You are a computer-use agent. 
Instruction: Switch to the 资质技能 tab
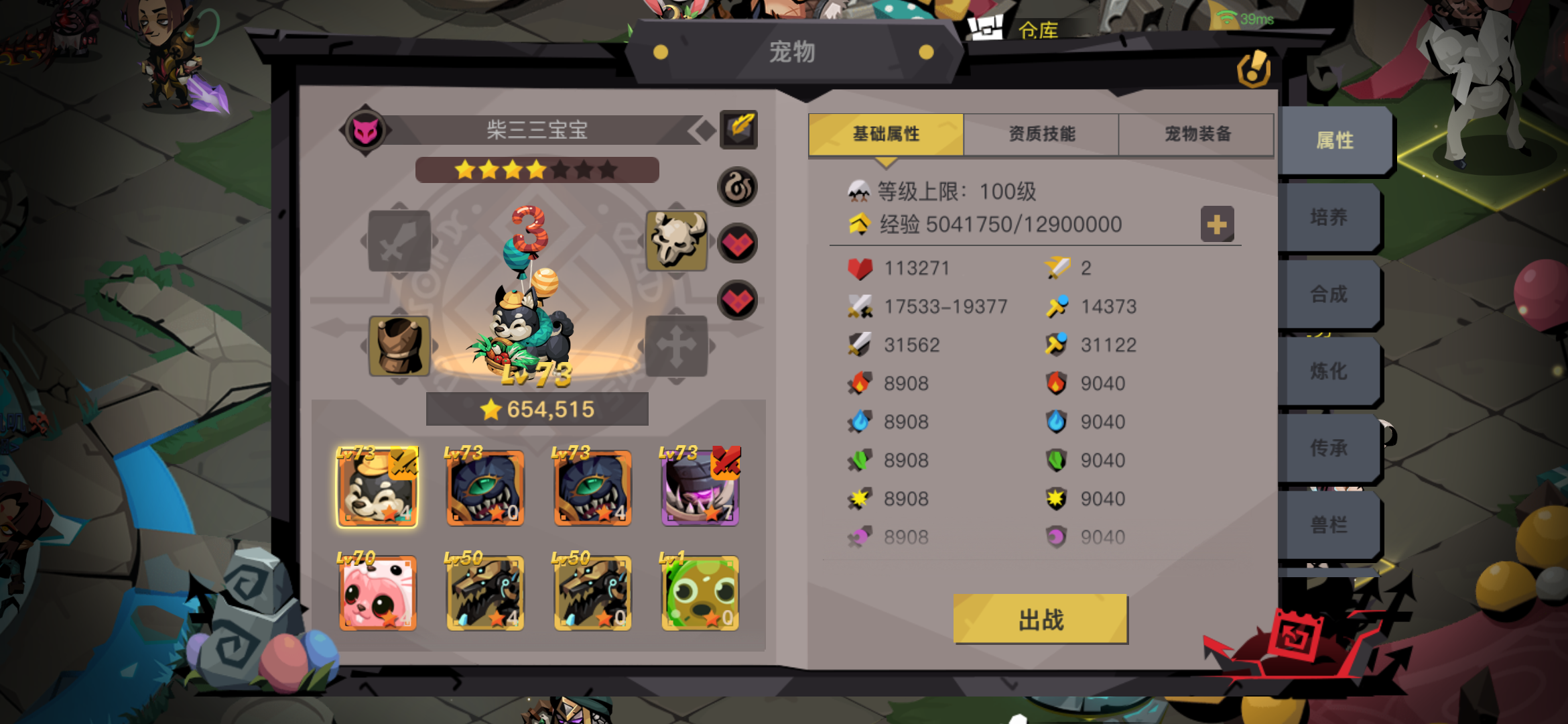coord(1041,133)
